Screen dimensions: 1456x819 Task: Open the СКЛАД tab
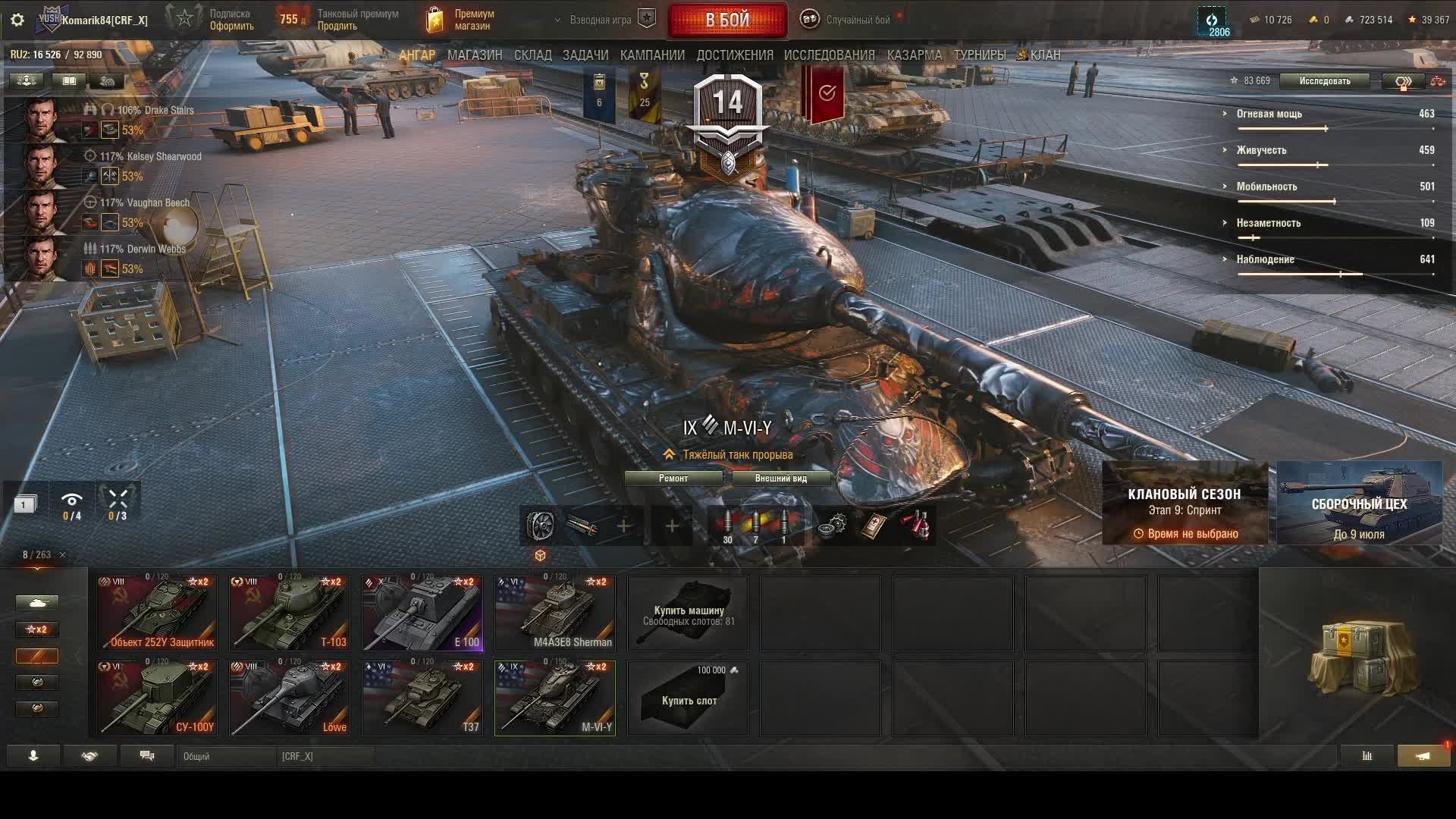[x=532, y=55]
